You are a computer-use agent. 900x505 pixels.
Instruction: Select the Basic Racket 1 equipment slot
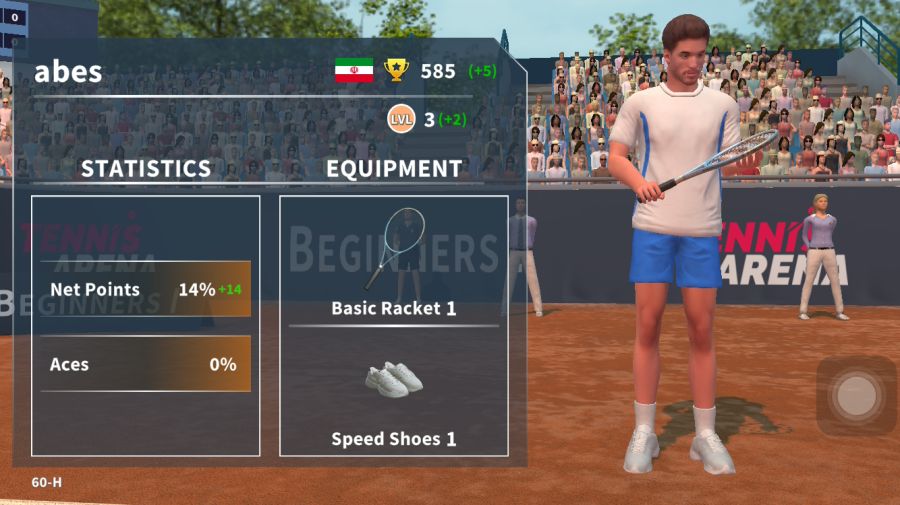pos(394,262)
